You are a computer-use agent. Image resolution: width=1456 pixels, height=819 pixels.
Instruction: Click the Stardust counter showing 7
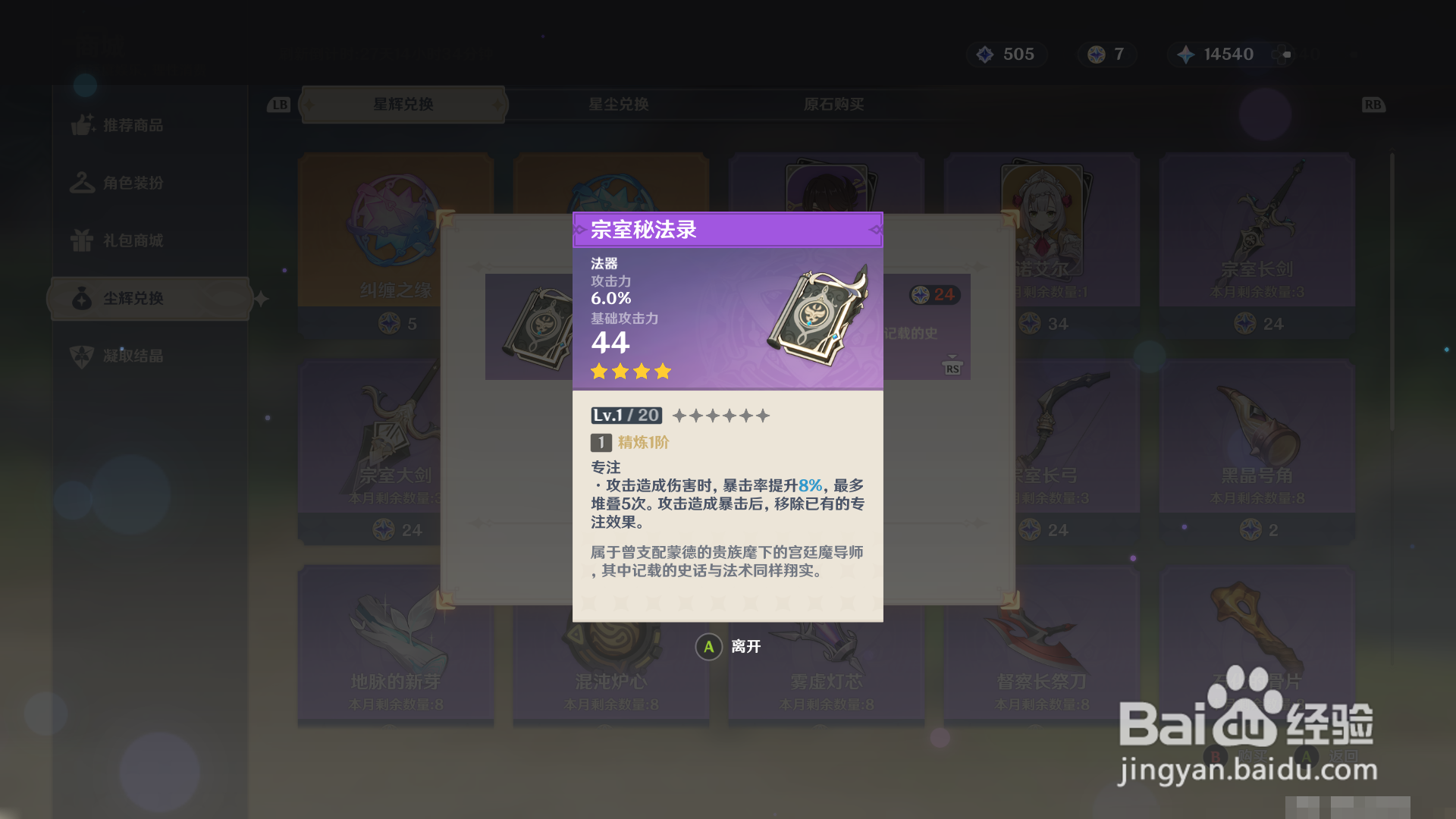[x=1106, y=54]
